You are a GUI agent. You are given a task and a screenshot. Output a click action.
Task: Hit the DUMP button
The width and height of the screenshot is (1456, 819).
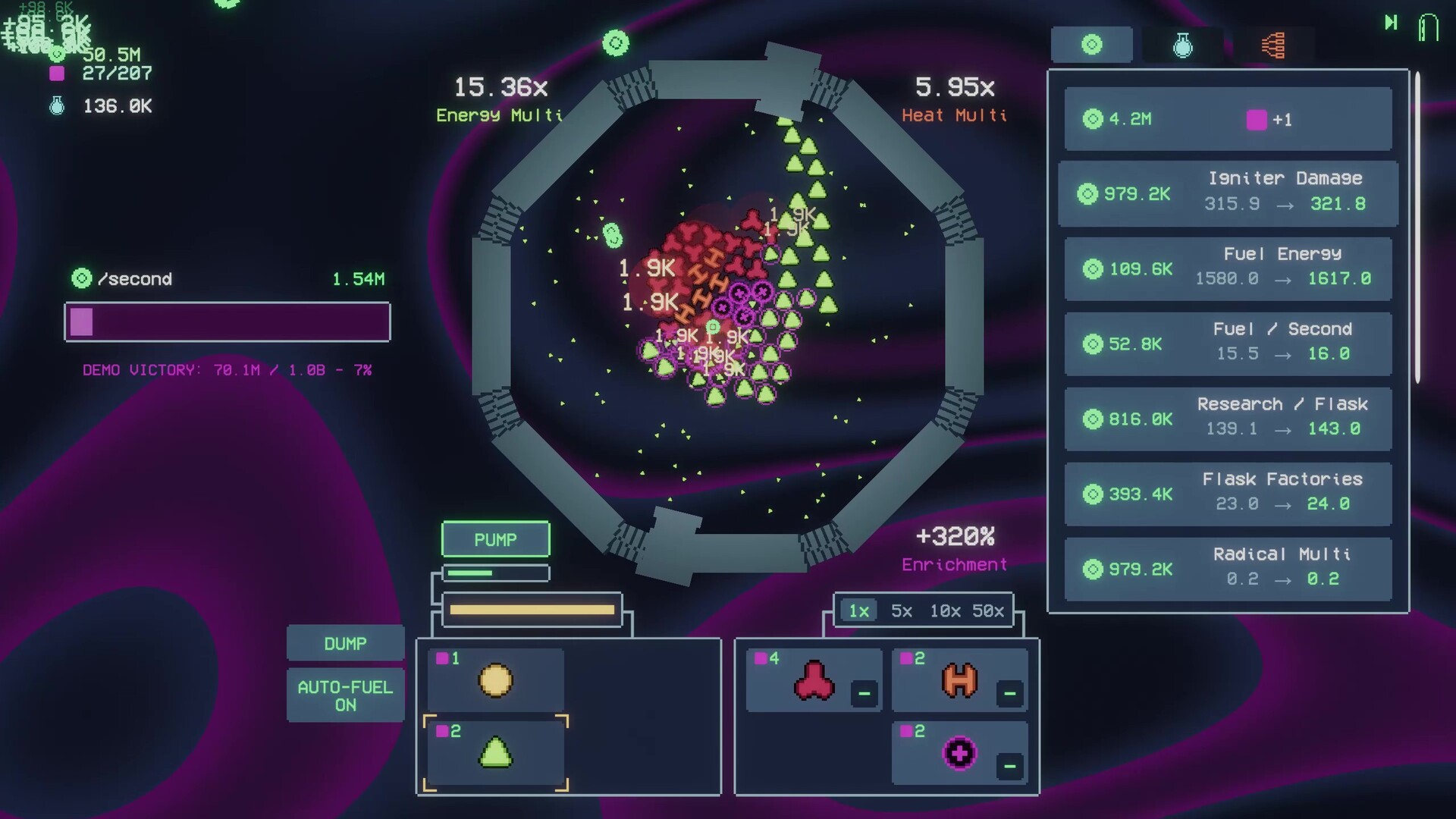(x=345, y=644)
